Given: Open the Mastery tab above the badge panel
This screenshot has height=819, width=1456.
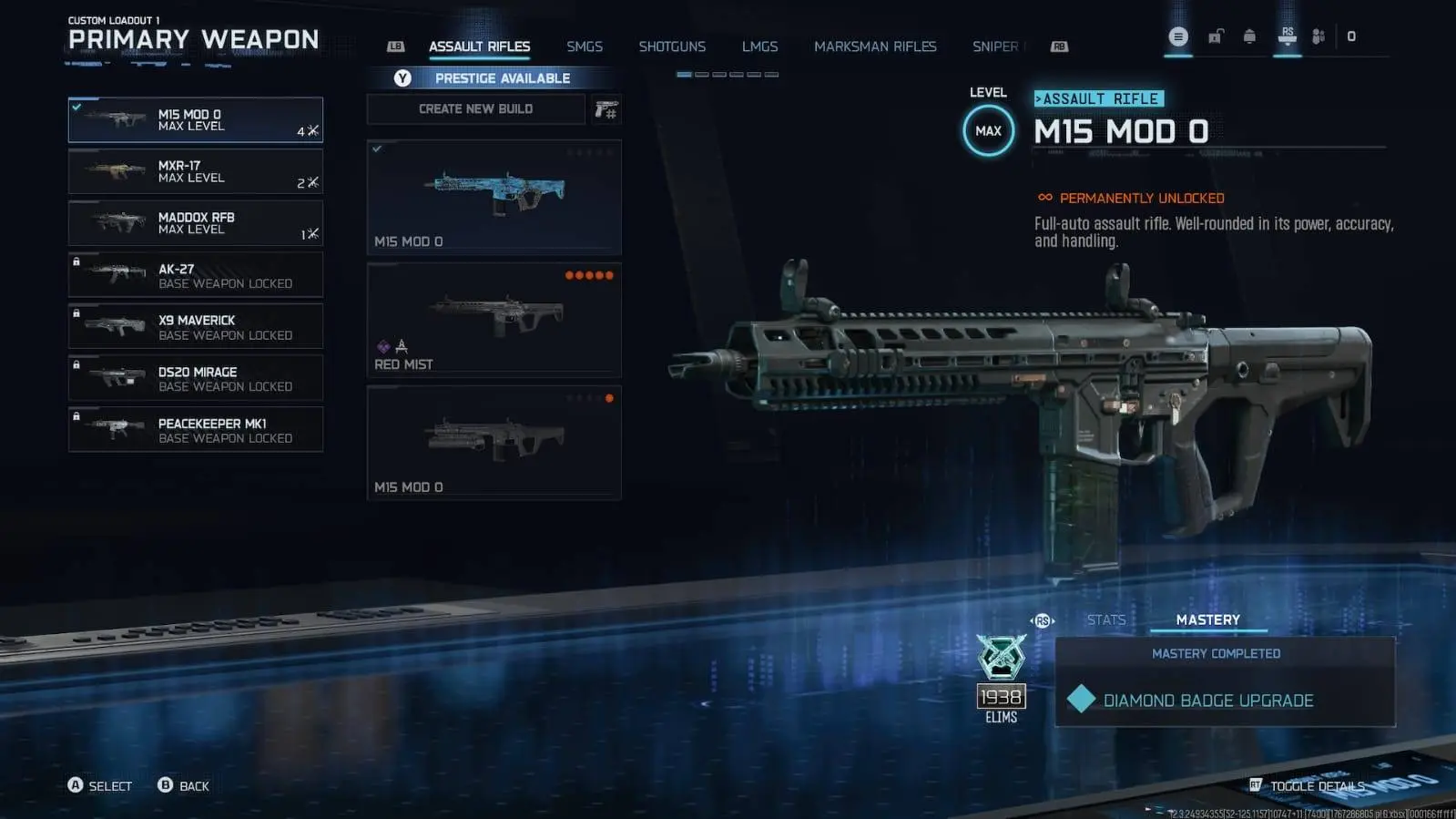Looking at the screenshot, I should click(1208, 619).
